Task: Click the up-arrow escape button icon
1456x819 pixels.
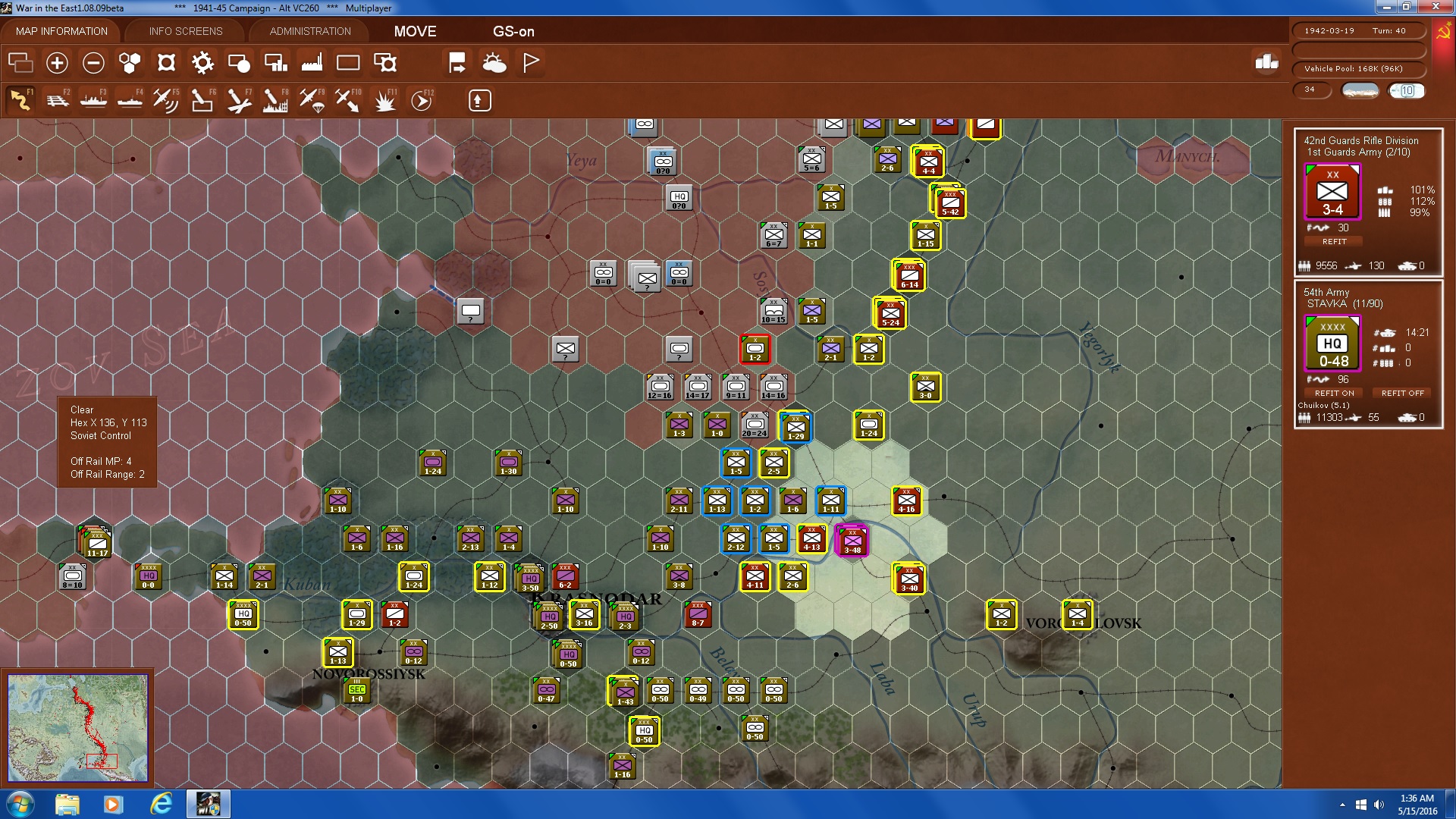Action: pos(479,99)
